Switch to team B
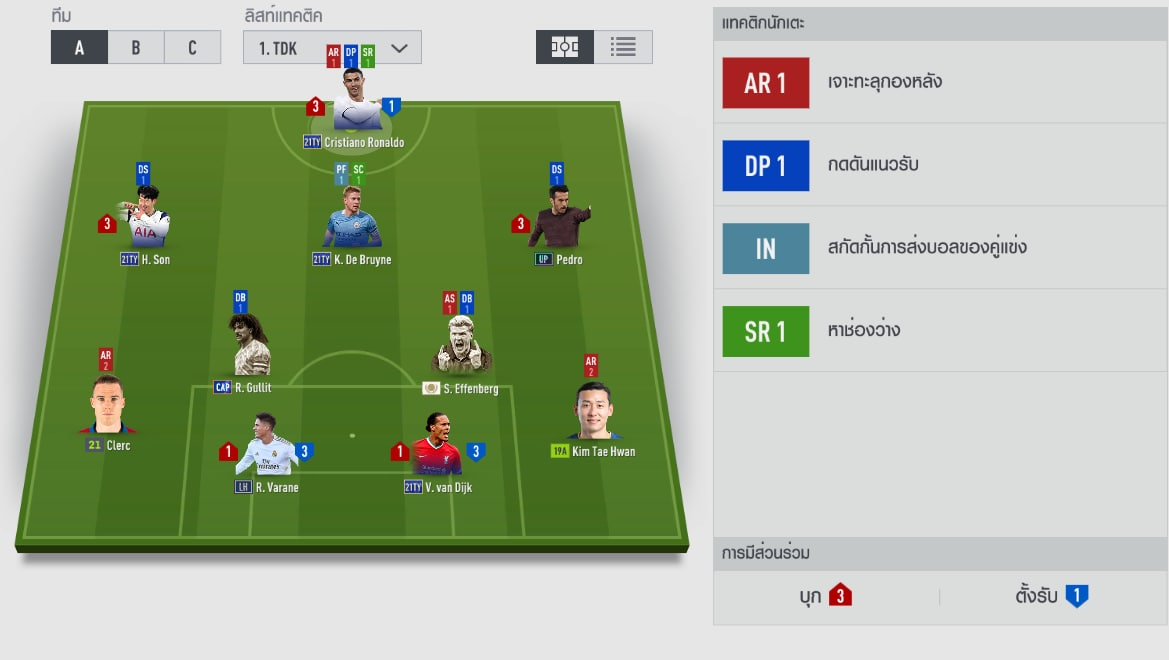Image resolution: width=1169 pixels, height=660 pixels. (x=136, y=47)
